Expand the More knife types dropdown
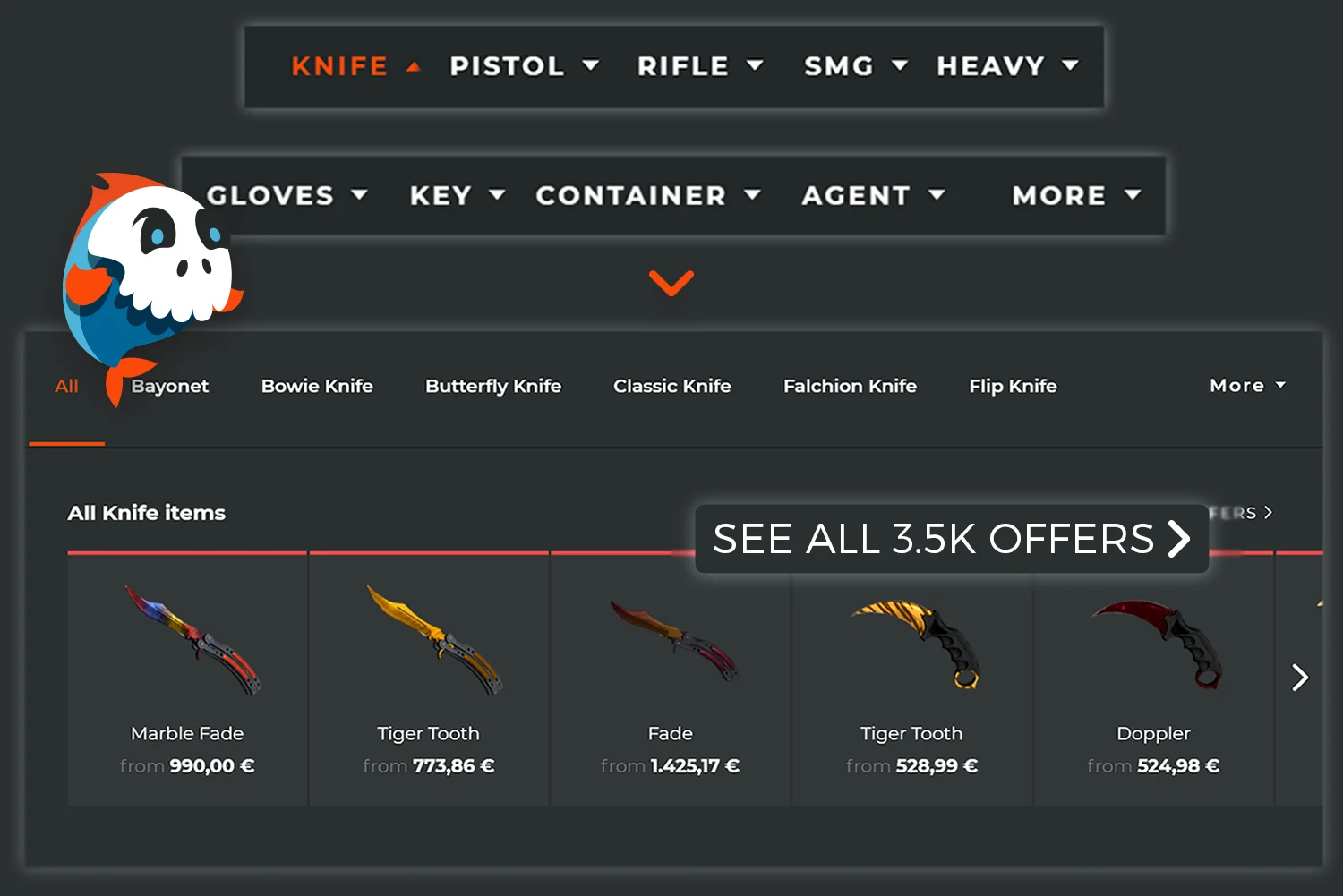This screenshot has width=1343, height=896. click(1246, 386)
